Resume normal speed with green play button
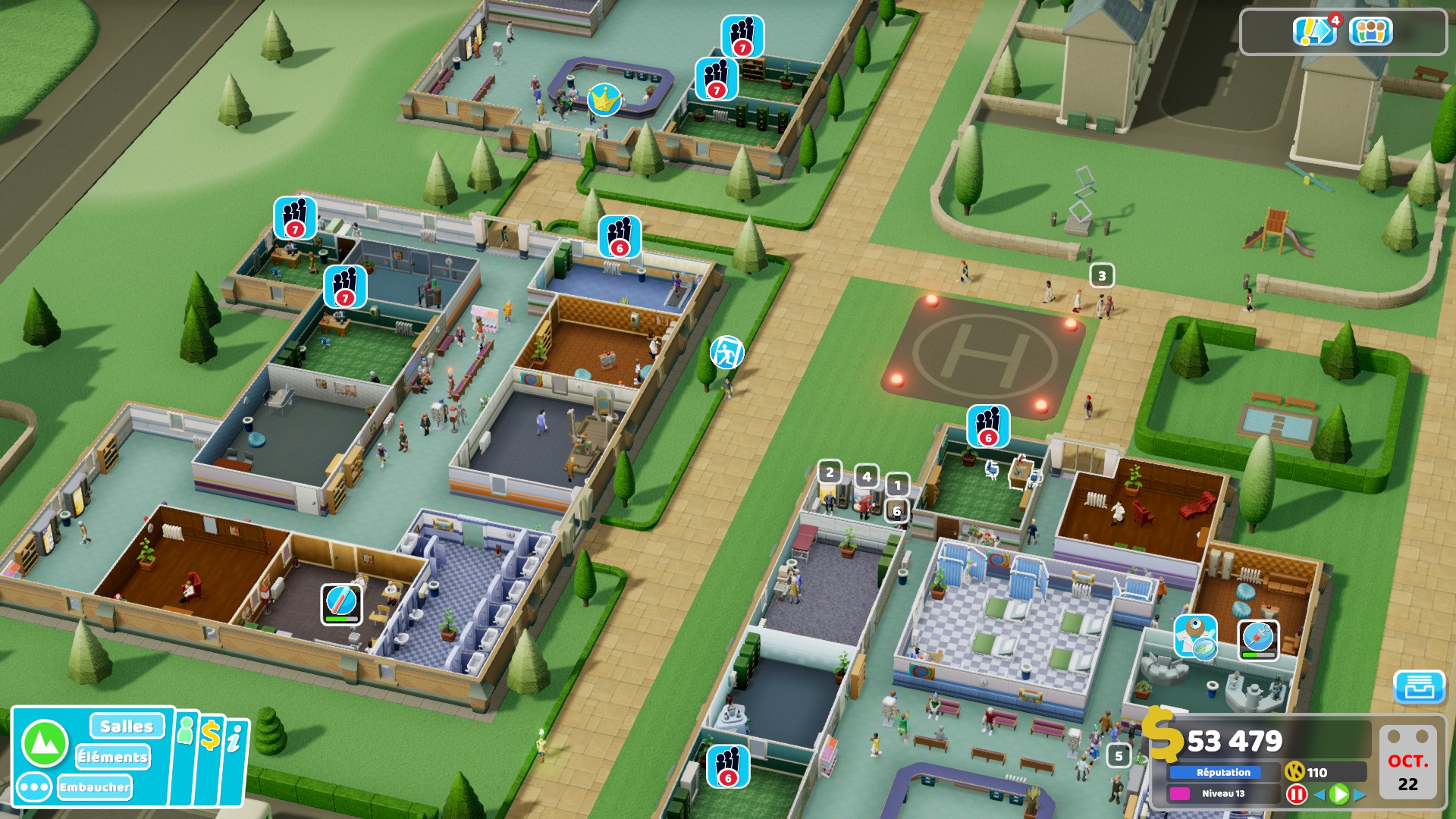 (1339, 794)
